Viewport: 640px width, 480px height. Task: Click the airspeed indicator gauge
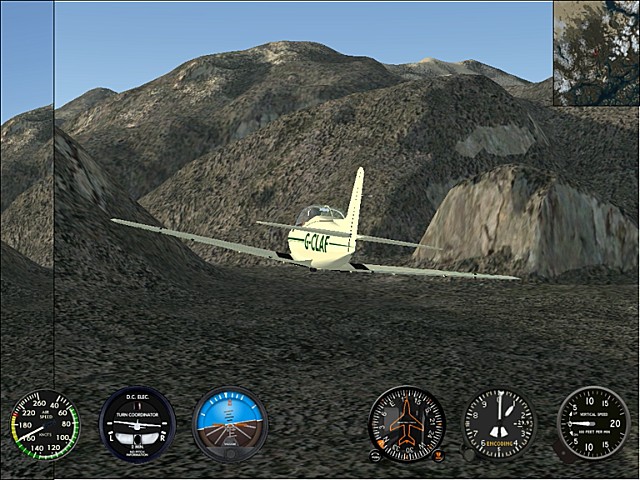tap(45, 424)
